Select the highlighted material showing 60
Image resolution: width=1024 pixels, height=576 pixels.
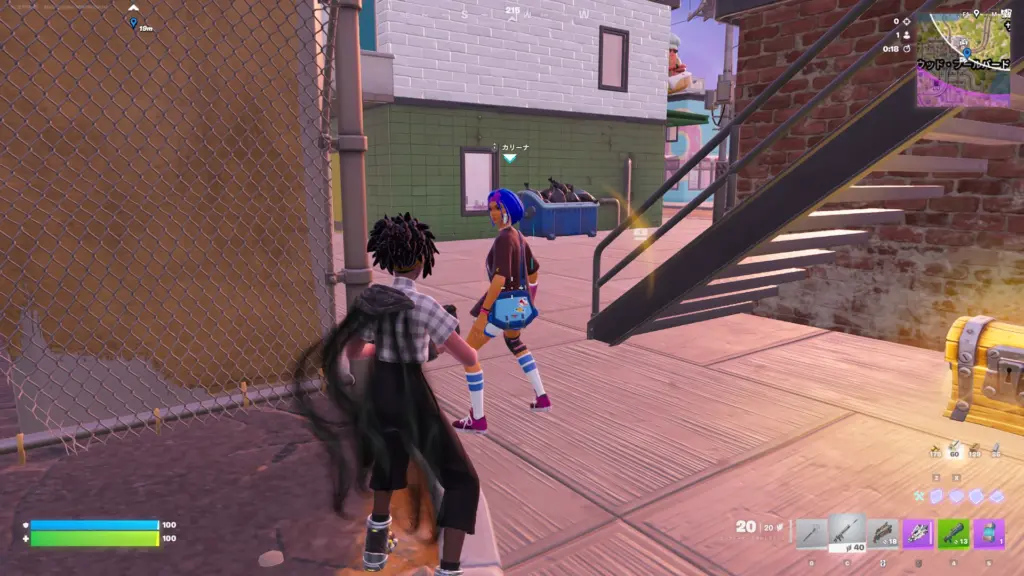pos(955,451)
